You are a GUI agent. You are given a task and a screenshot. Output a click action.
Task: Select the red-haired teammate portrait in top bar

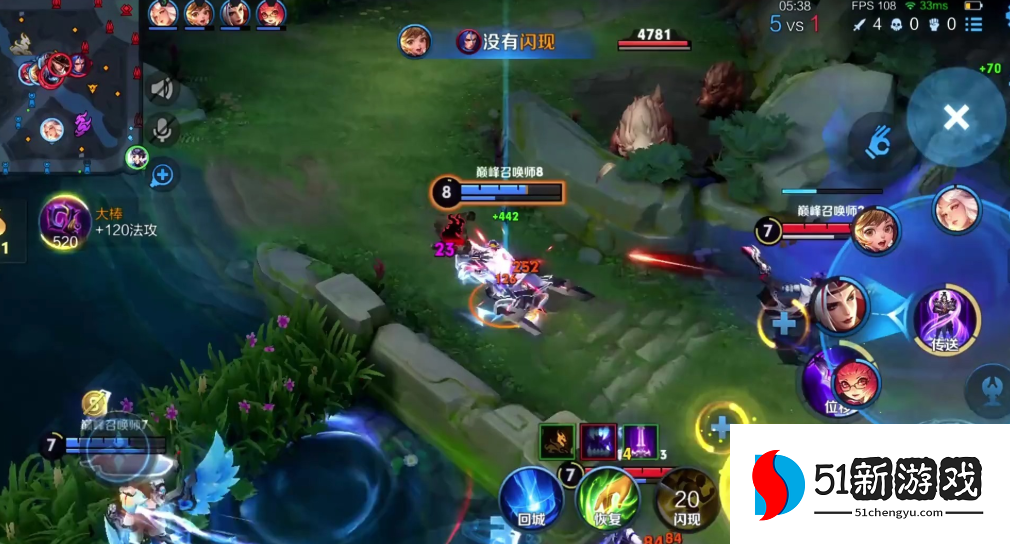[x=270, y=14]
